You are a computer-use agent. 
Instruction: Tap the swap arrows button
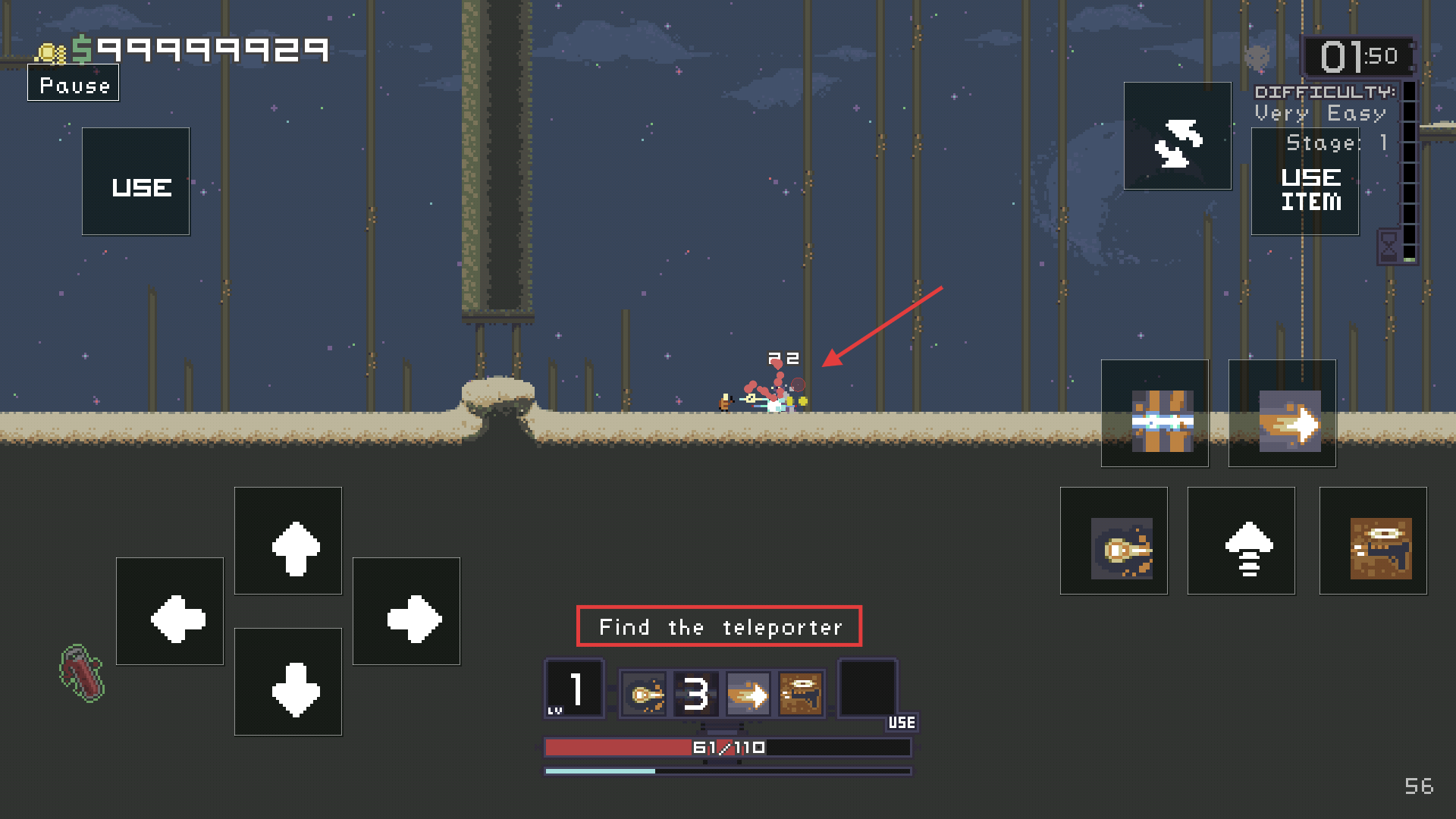(x=1178, y=136)
